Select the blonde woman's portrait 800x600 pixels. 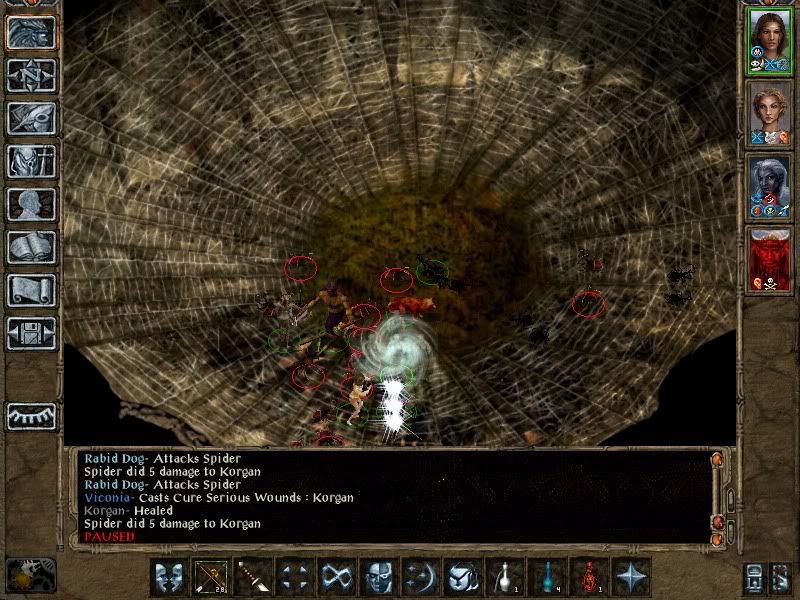pyautogui.click(x=768, y=114)
